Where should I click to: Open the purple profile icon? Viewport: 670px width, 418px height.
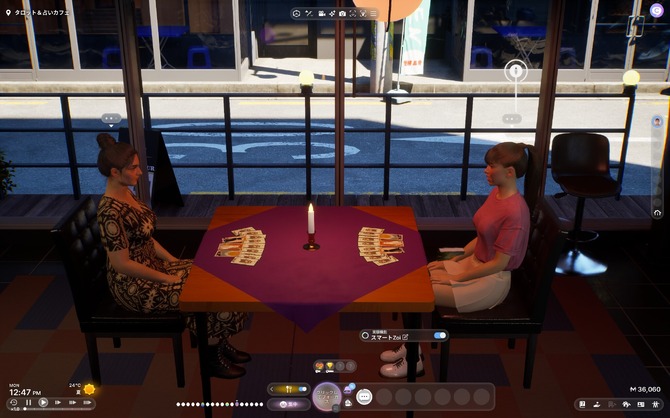[657, 10]
